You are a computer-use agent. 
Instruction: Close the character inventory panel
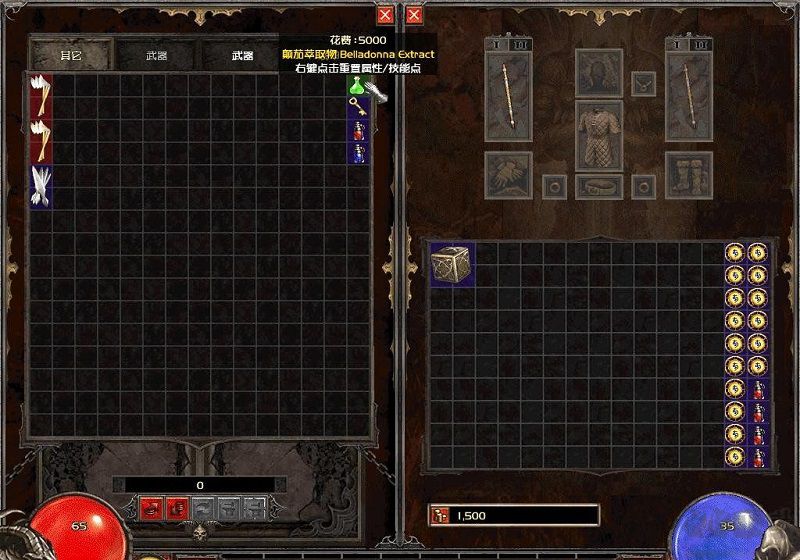[x=413, y=15]
